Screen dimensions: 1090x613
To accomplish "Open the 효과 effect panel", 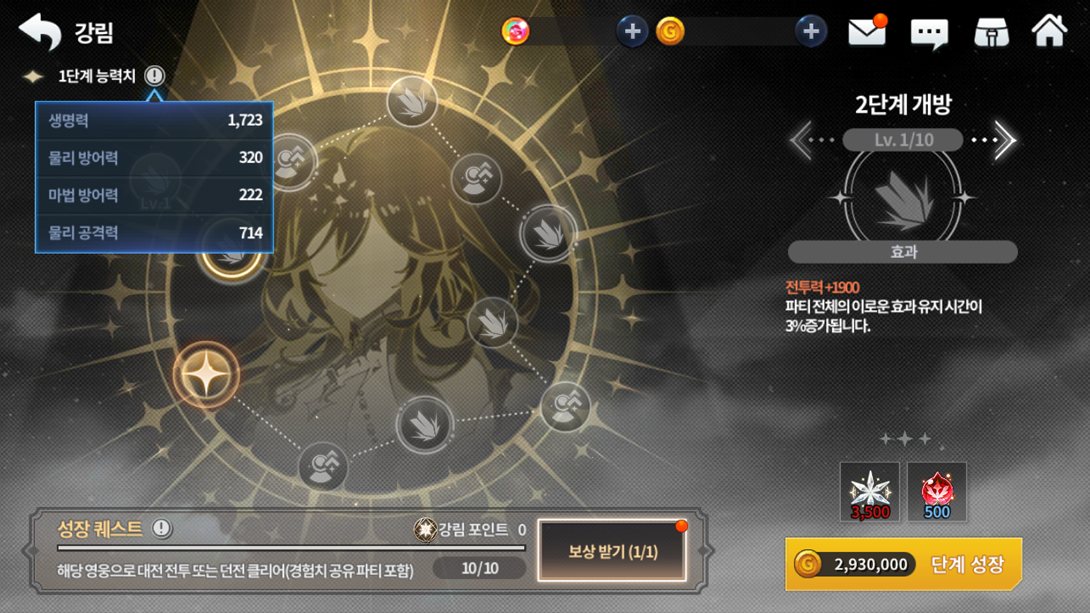I will coord(903,252).
